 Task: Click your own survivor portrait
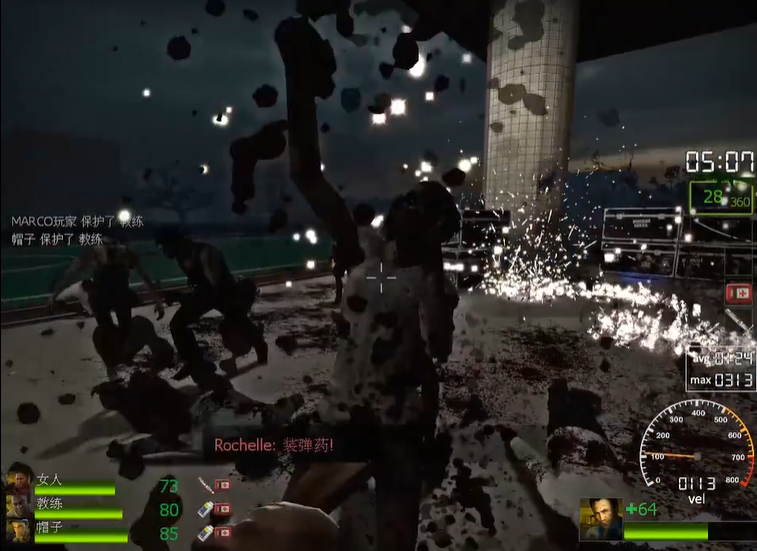600,519
